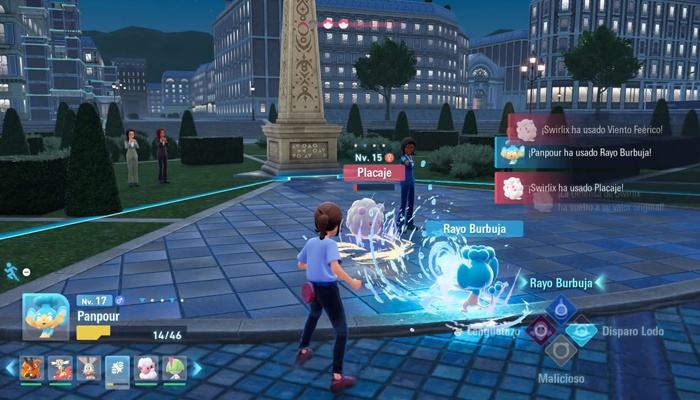Use the Rayo Burbuja move
The width and height of the screenshot is (700, 400).
560,305
